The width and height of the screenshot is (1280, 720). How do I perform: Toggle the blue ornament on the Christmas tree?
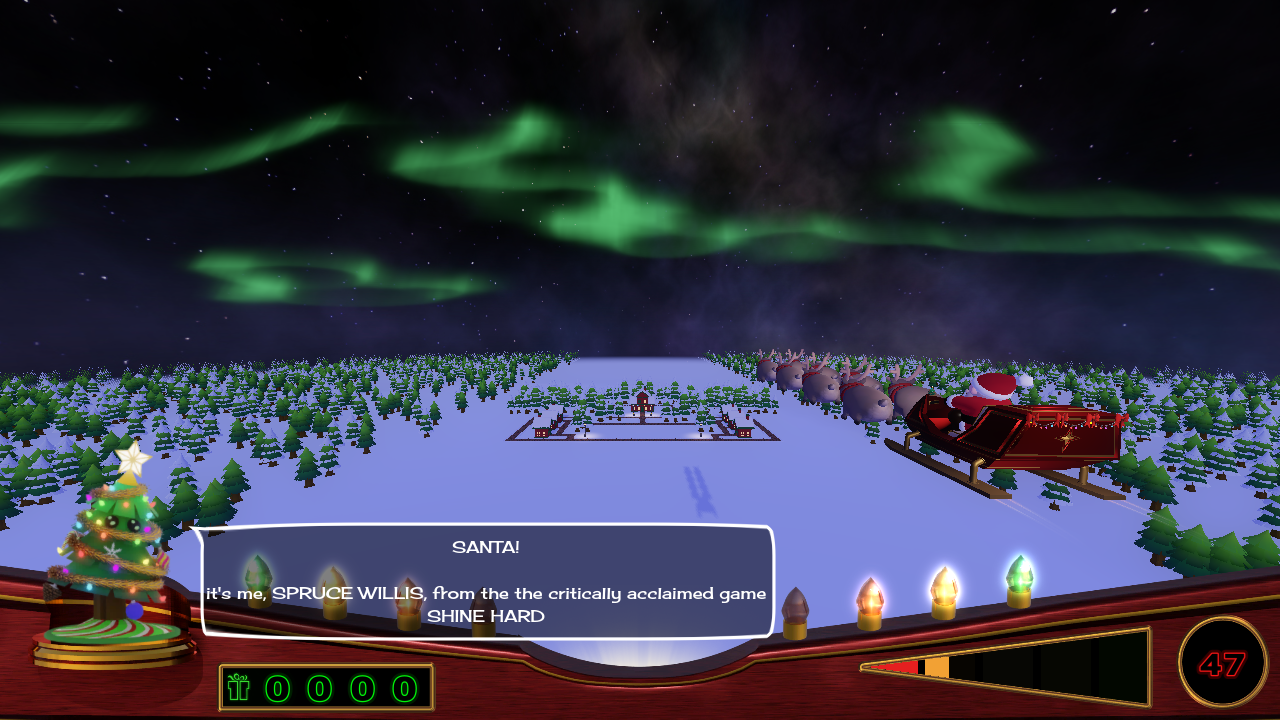[137, 611]
